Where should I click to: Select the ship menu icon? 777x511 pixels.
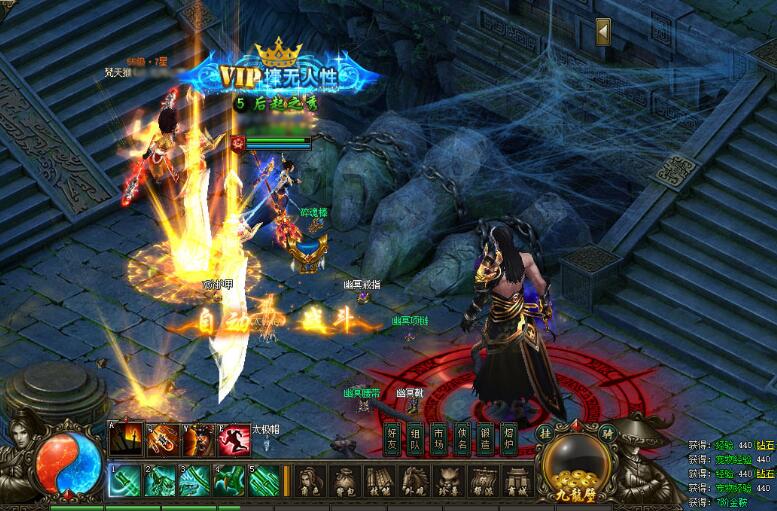(x=482, y=480)
